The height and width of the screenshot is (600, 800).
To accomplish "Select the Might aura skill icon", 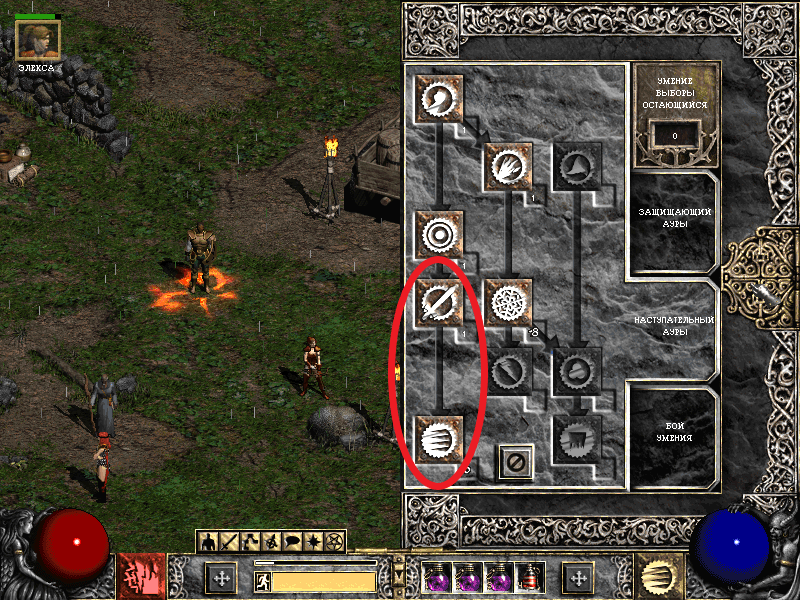I will coord(439,98).
